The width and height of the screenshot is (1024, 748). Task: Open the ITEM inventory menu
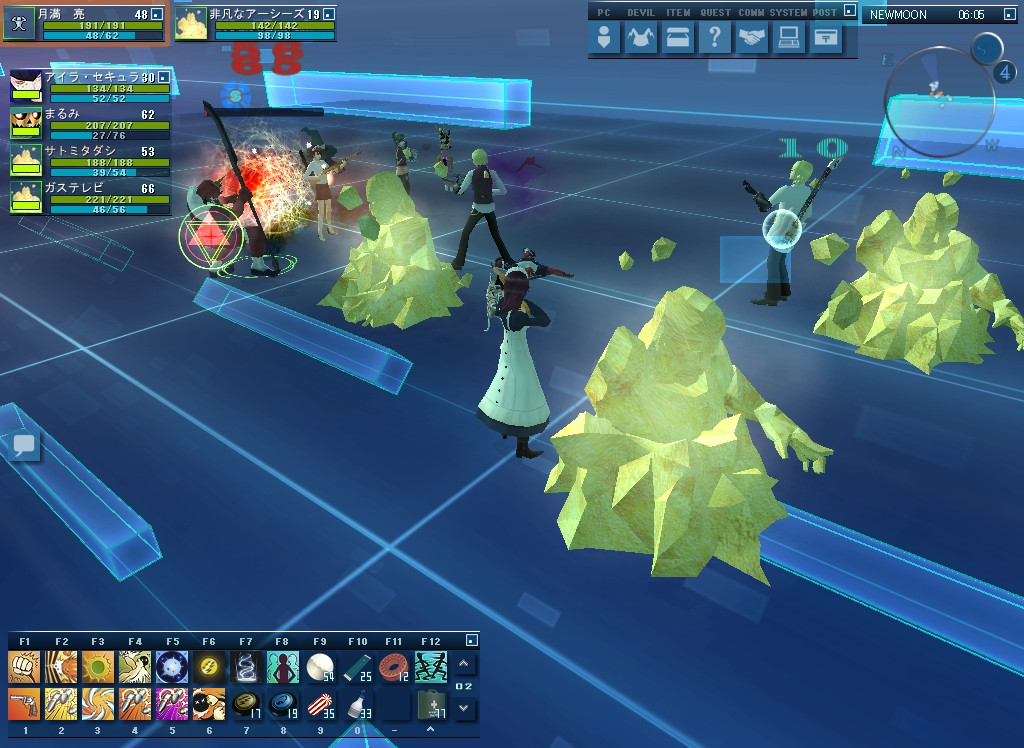678,38
